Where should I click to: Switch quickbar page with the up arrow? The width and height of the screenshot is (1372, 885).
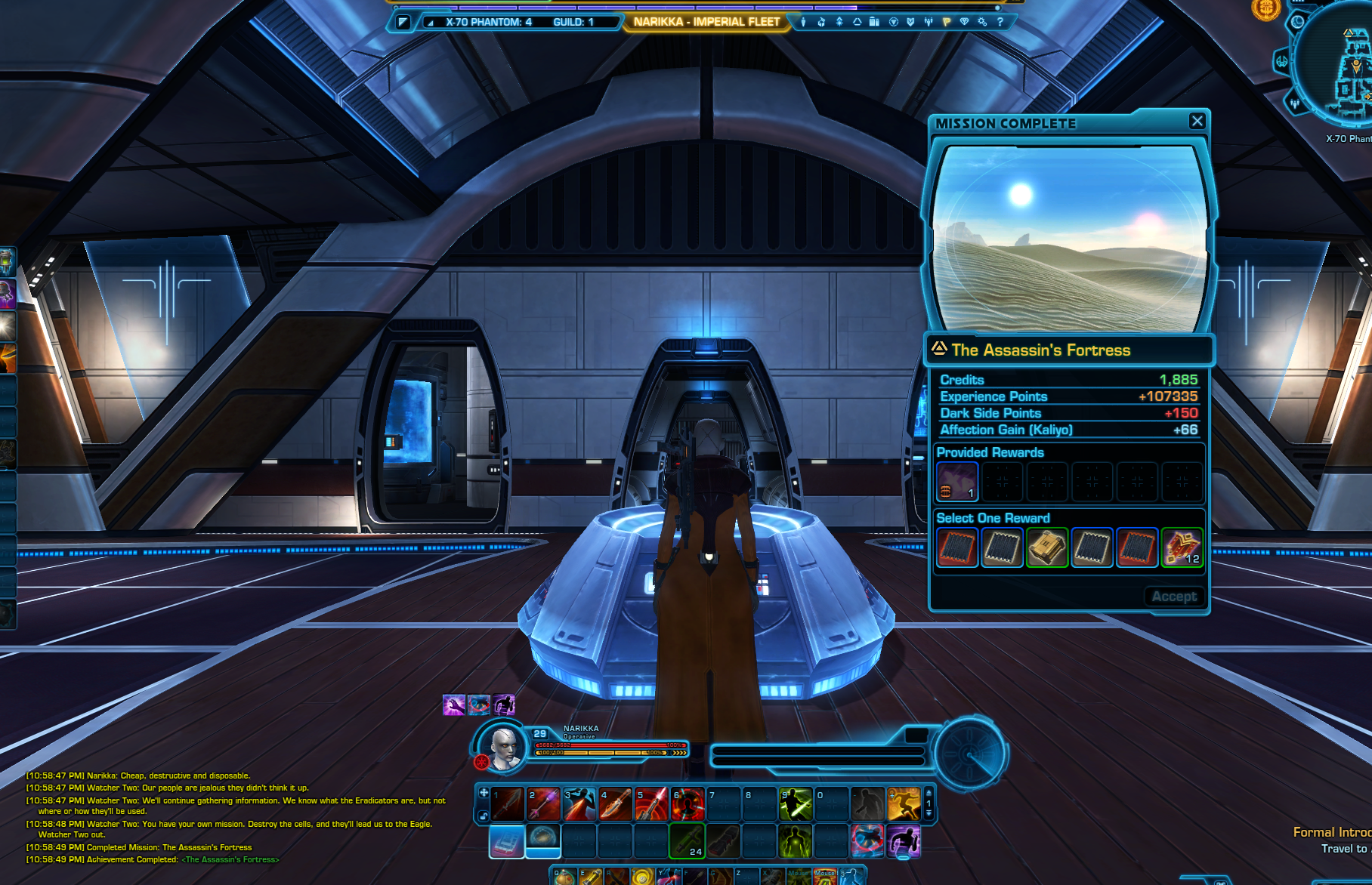(929, 793)
